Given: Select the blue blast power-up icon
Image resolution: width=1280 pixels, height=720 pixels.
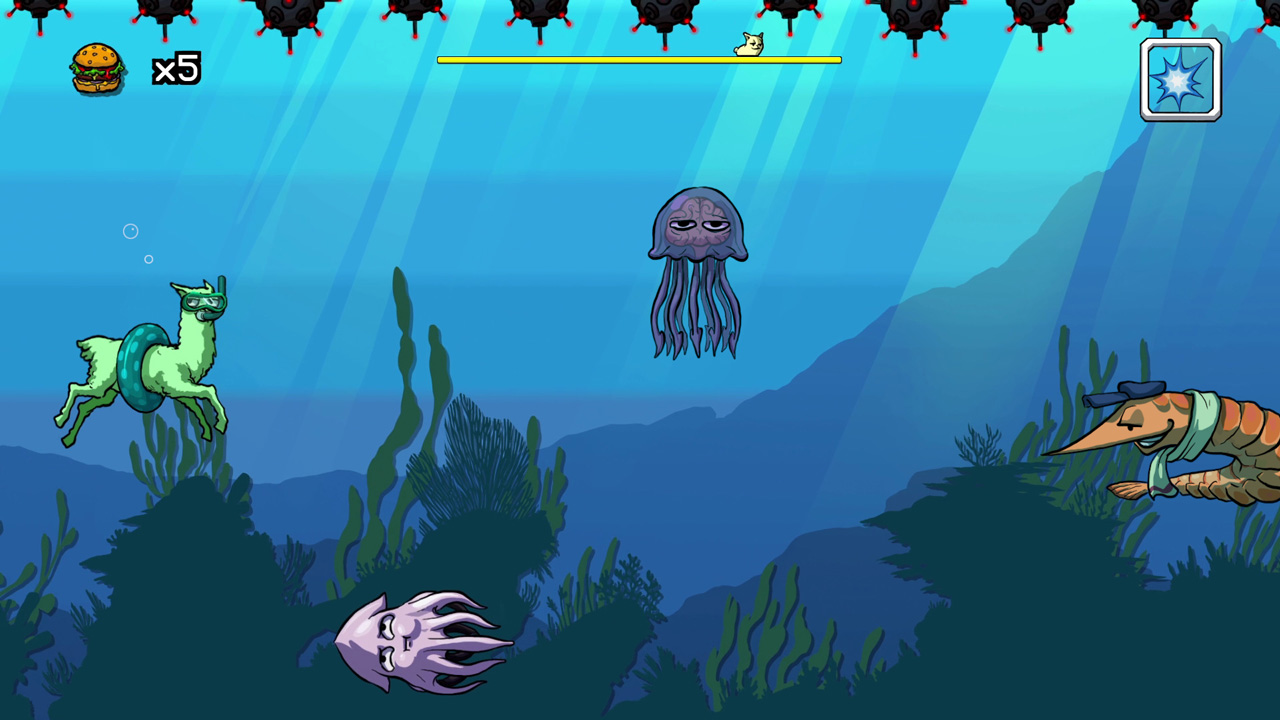Looking at the screenshot, I should [1181, 79].
